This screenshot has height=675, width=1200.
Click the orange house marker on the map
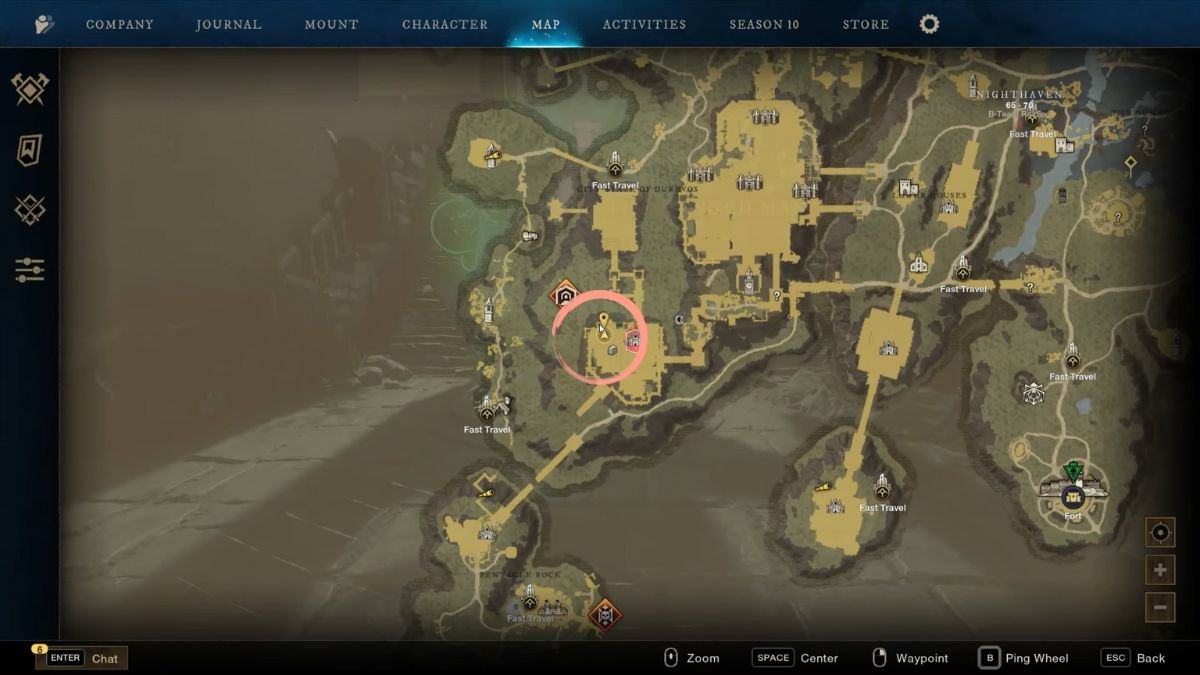(565, 295)
